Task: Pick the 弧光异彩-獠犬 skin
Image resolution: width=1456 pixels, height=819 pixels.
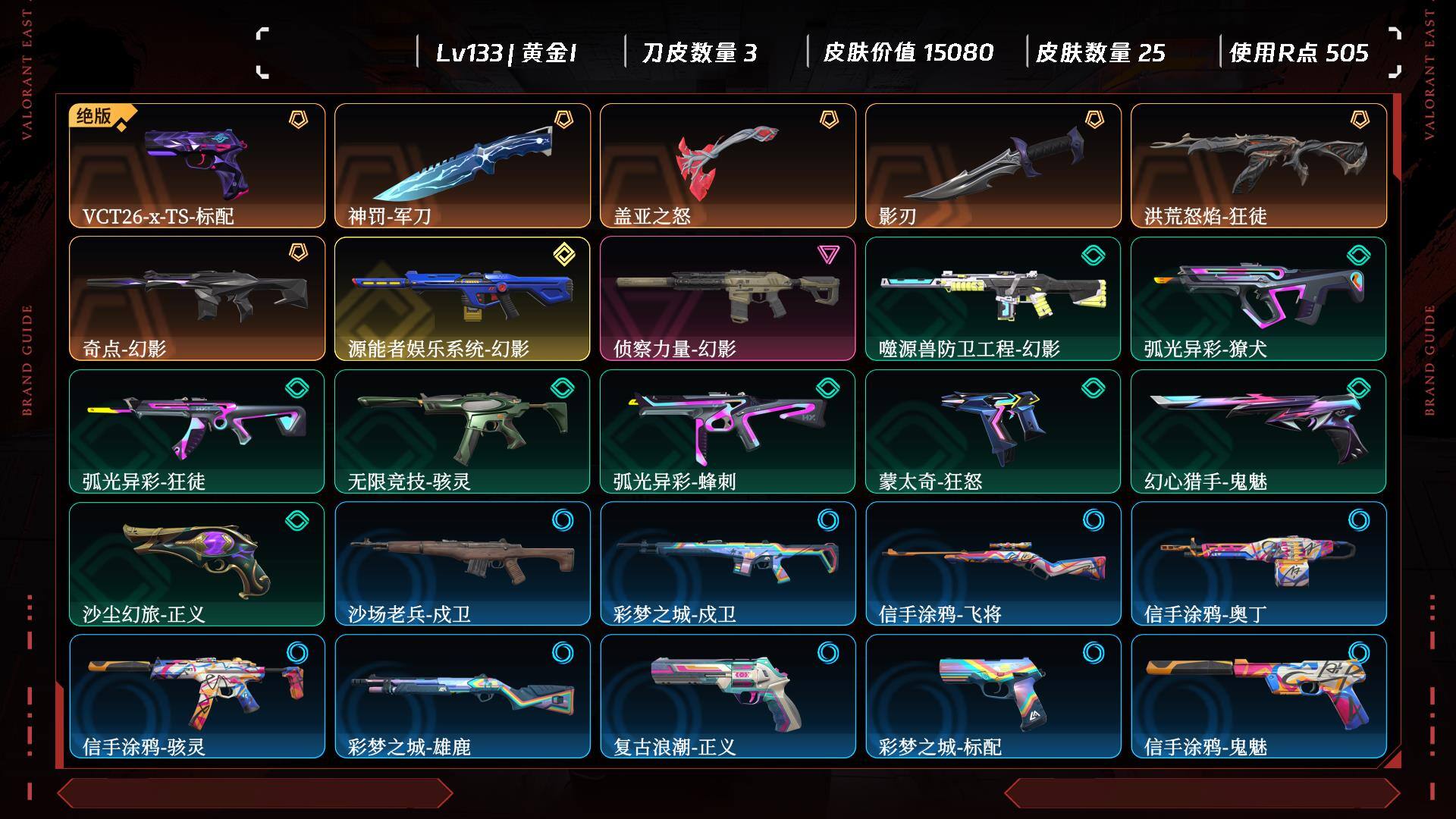Action: coord(1259,298)
